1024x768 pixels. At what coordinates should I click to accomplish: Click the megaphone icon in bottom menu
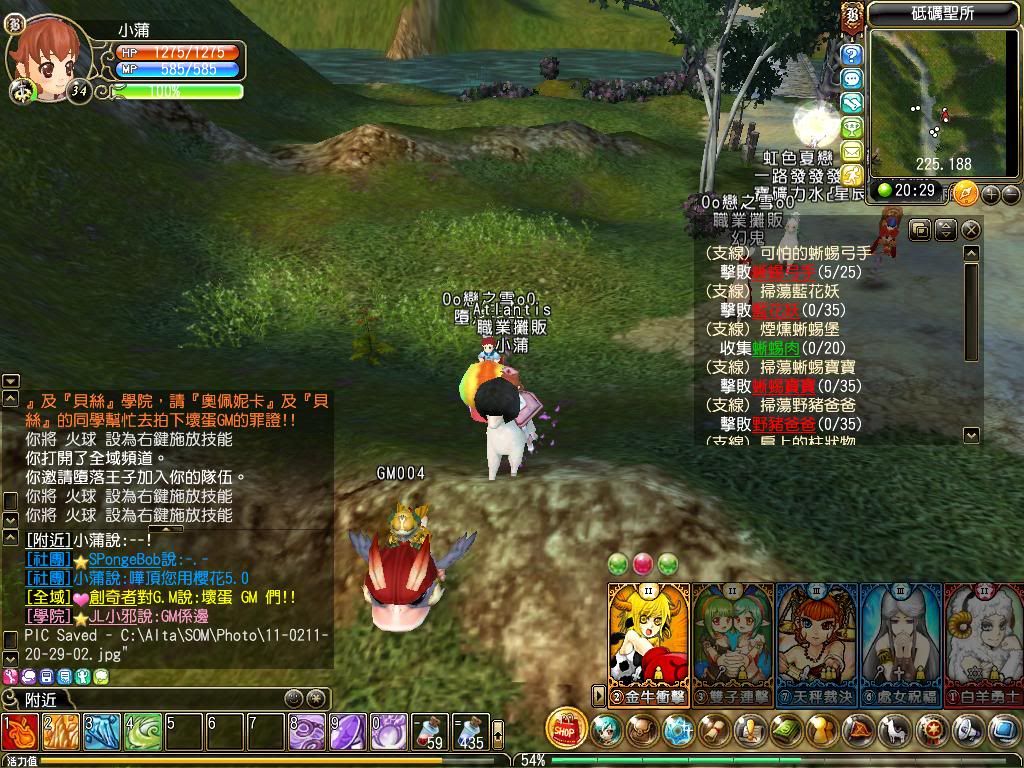[968, 730]
